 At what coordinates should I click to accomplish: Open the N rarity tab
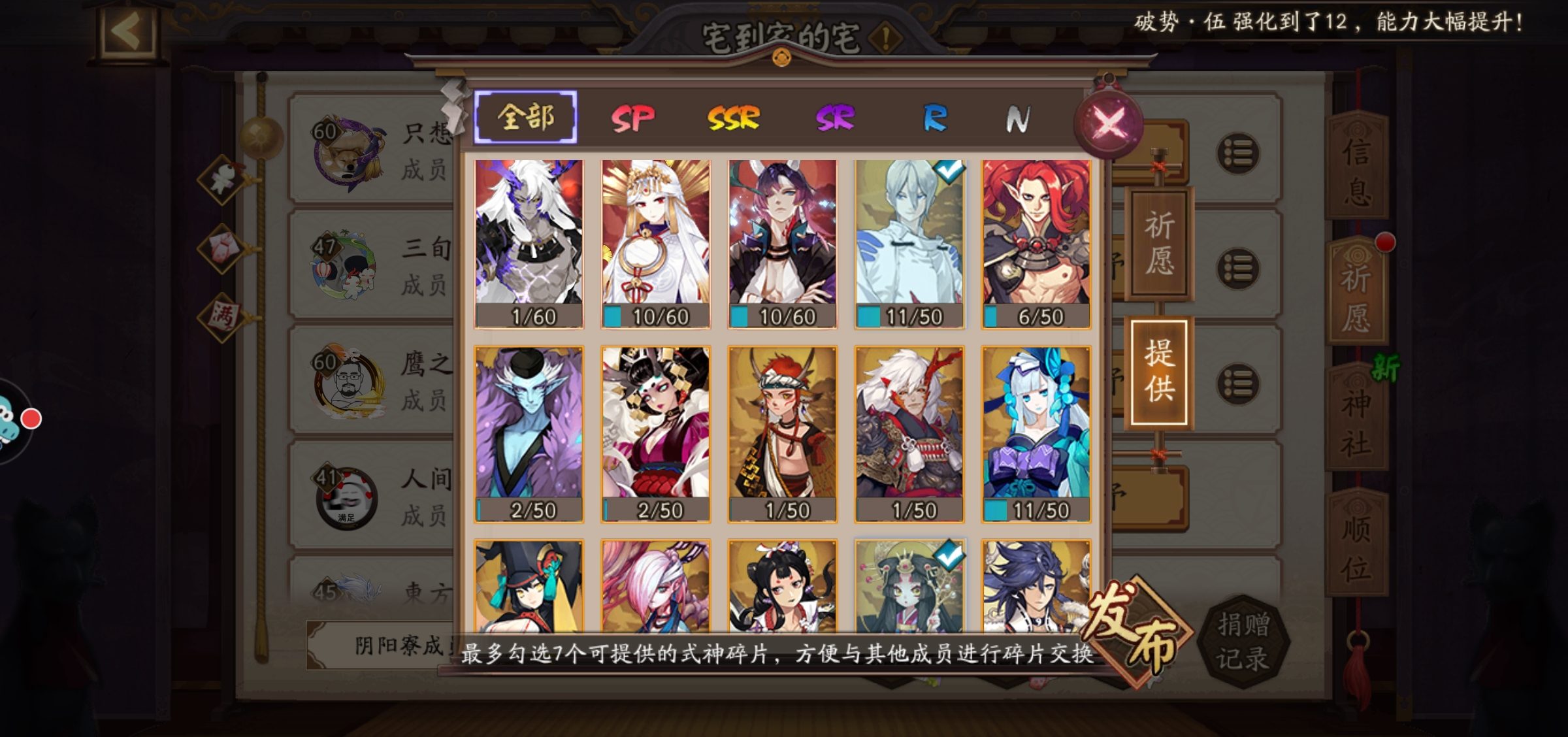pos(1017,119)
